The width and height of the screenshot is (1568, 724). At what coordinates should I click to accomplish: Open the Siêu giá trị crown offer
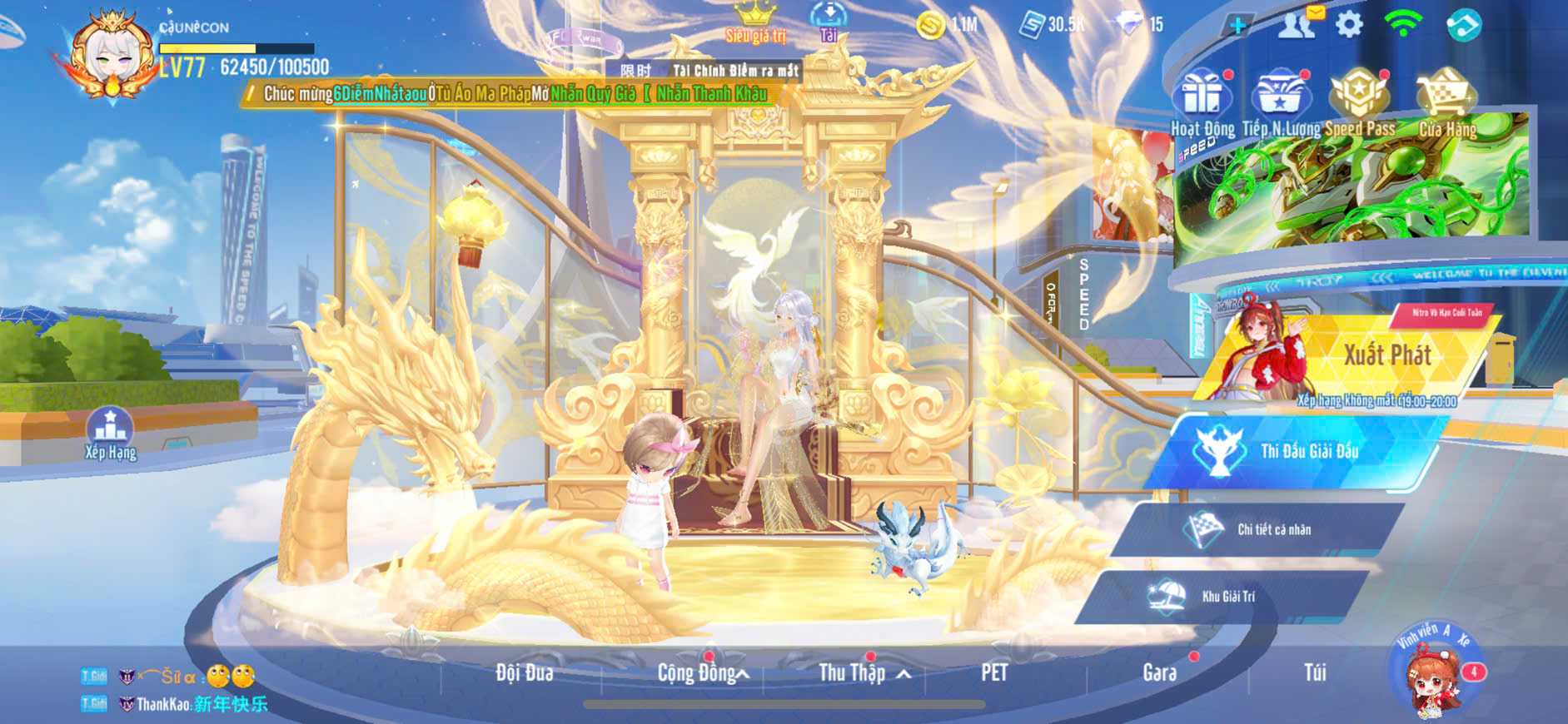[x=755, y=22]
